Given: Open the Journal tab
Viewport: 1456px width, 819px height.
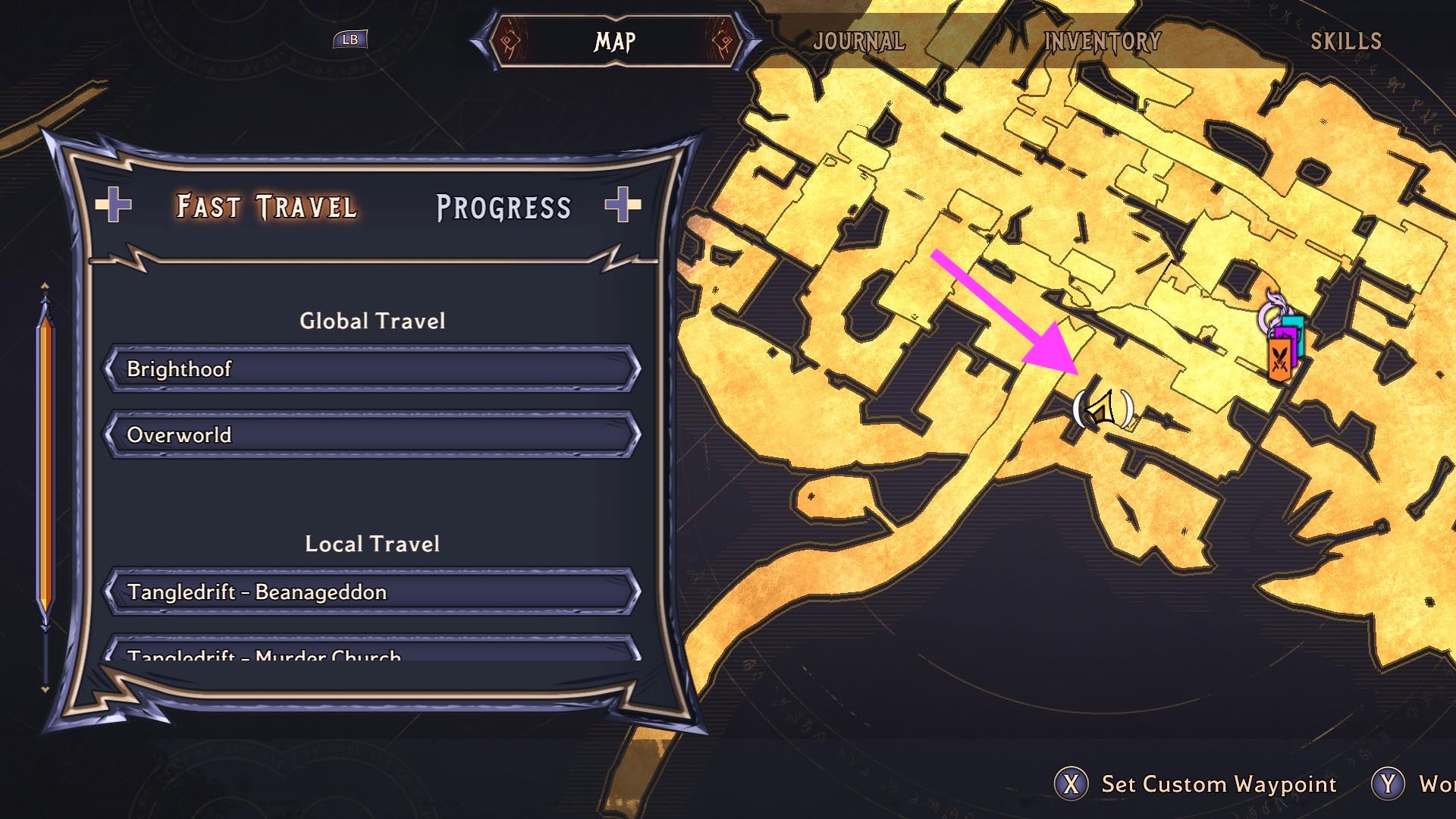Looking at the screenshot, I should pos(858,42).
